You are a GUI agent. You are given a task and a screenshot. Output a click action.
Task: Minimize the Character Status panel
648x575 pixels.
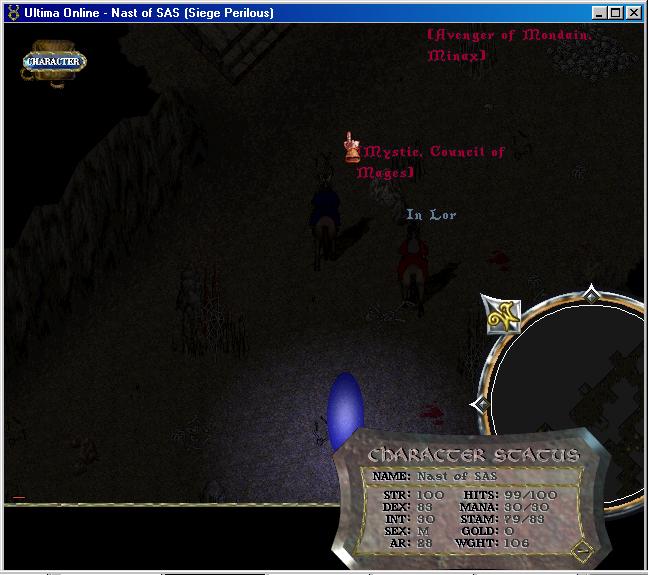(x=582, y=549)
